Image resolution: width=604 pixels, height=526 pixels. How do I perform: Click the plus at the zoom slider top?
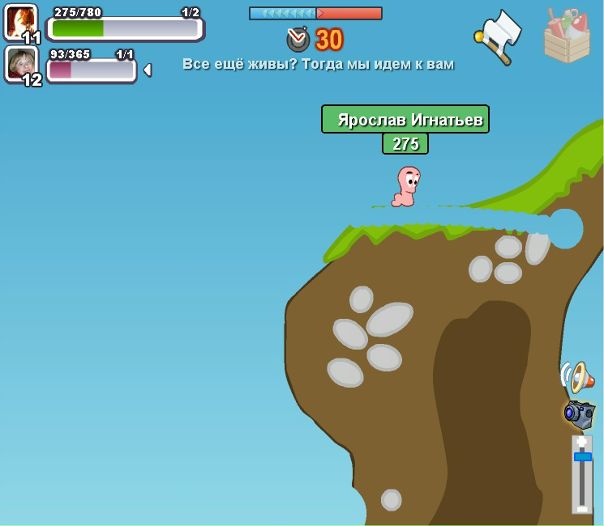582,441
